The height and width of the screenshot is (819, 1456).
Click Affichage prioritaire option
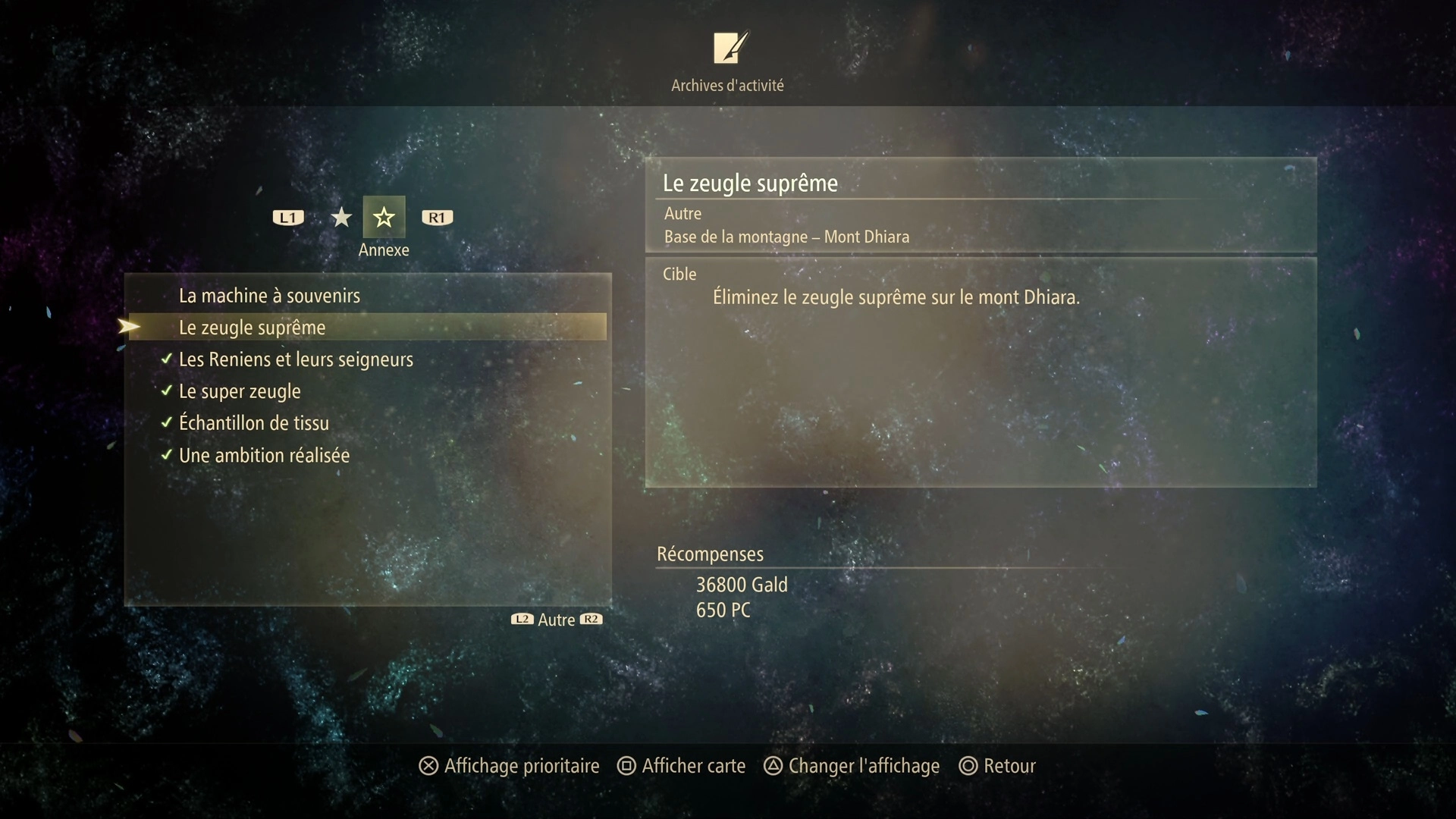pyautogui.click(x=509, y=766)
